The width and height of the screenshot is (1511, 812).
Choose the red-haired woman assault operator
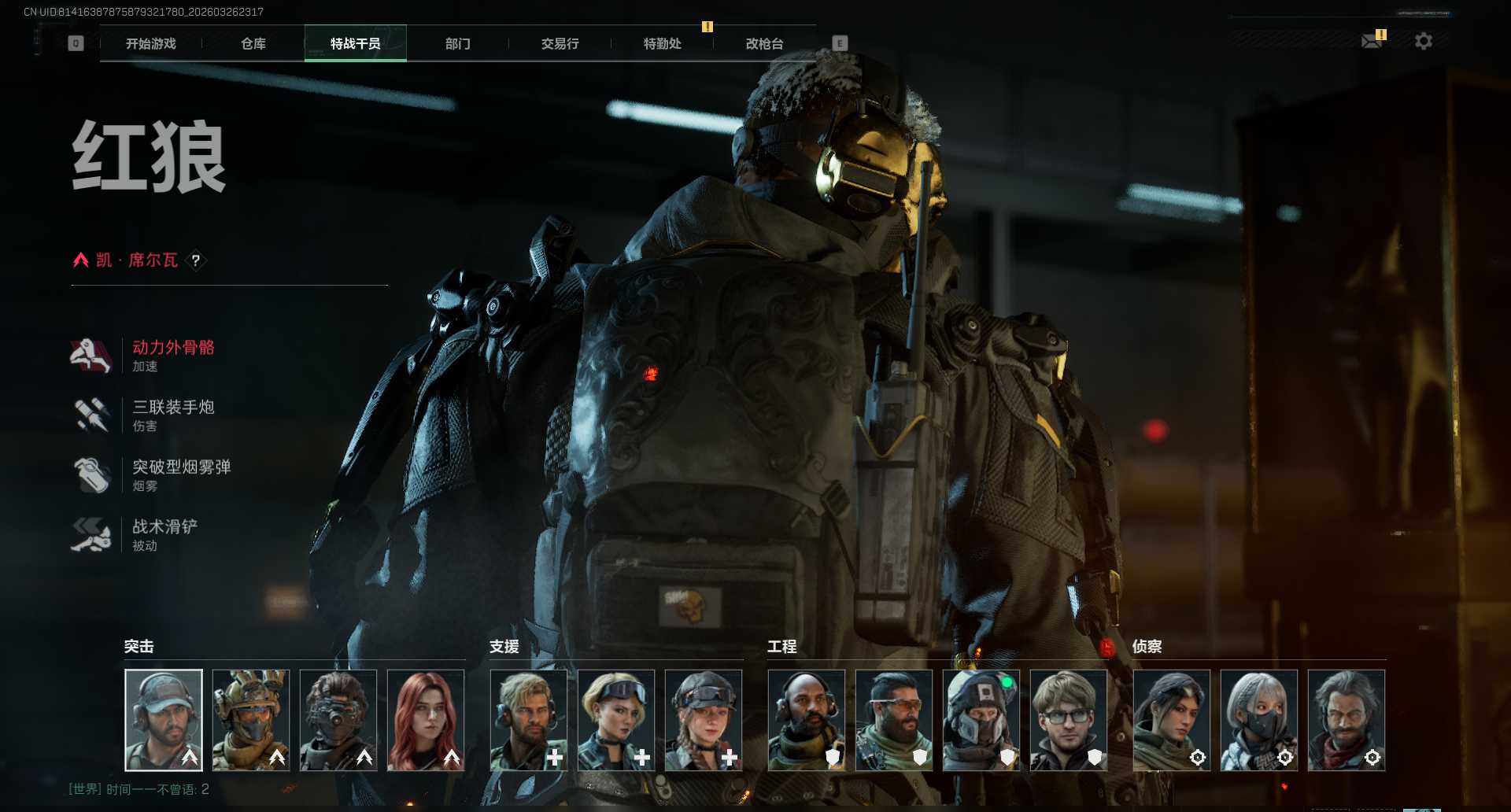coord(426,720)
